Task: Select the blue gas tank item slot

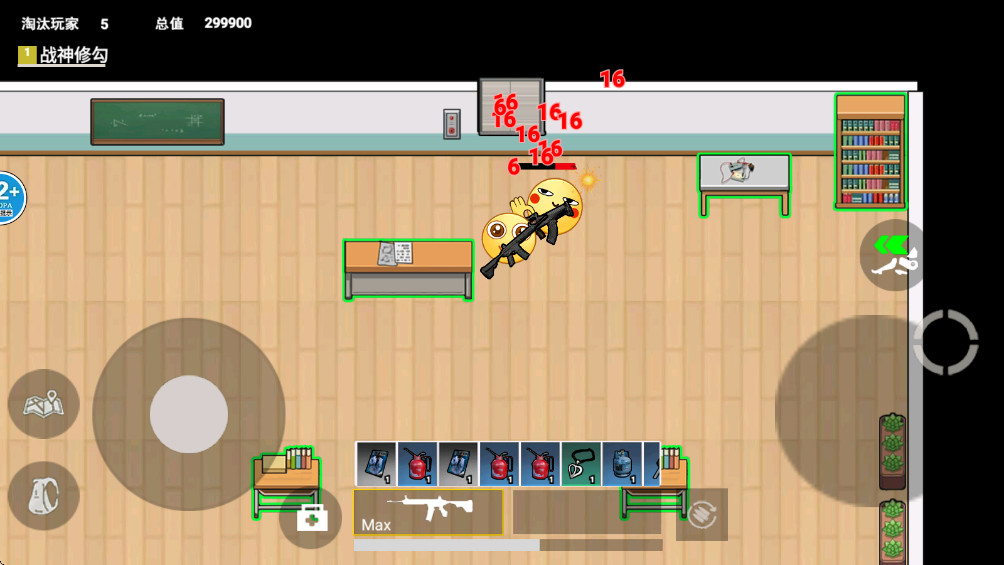Action: pyautogui.click(x=621, y=464)
